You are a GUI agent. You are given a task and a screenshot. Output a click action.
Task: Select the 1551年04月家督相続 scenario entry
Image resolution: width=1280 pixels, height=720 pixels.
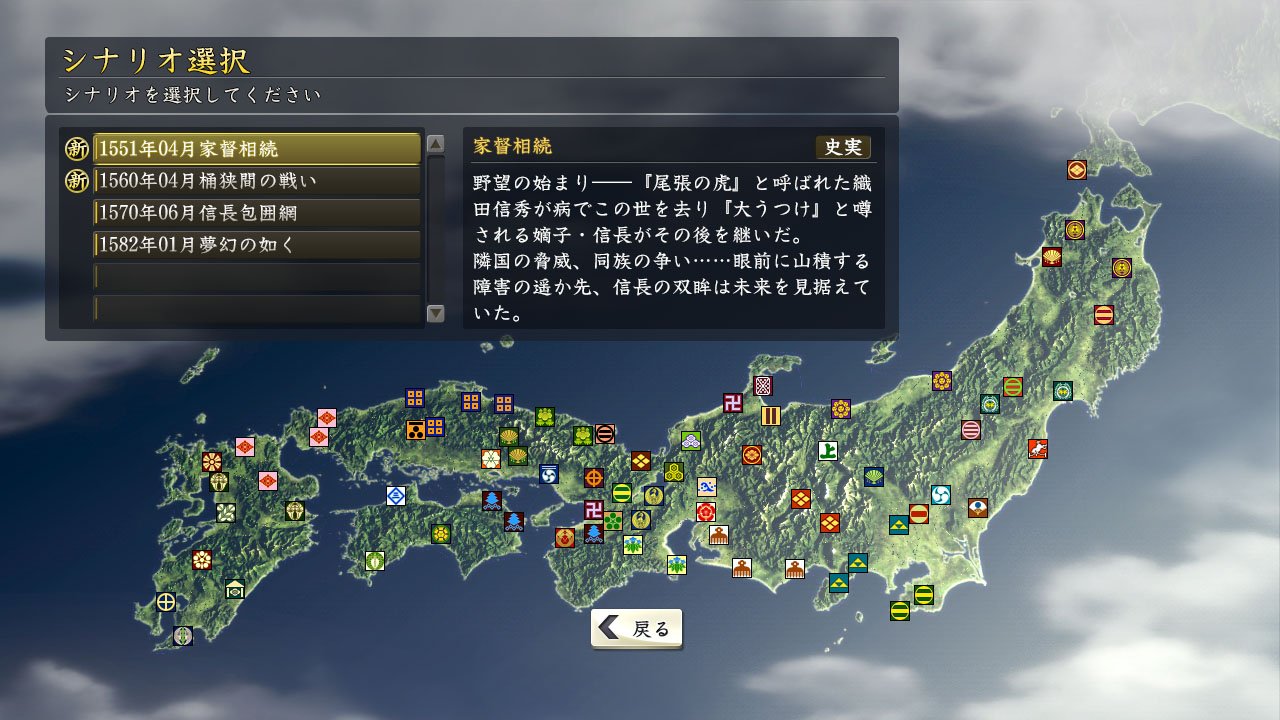coord(256,148)
